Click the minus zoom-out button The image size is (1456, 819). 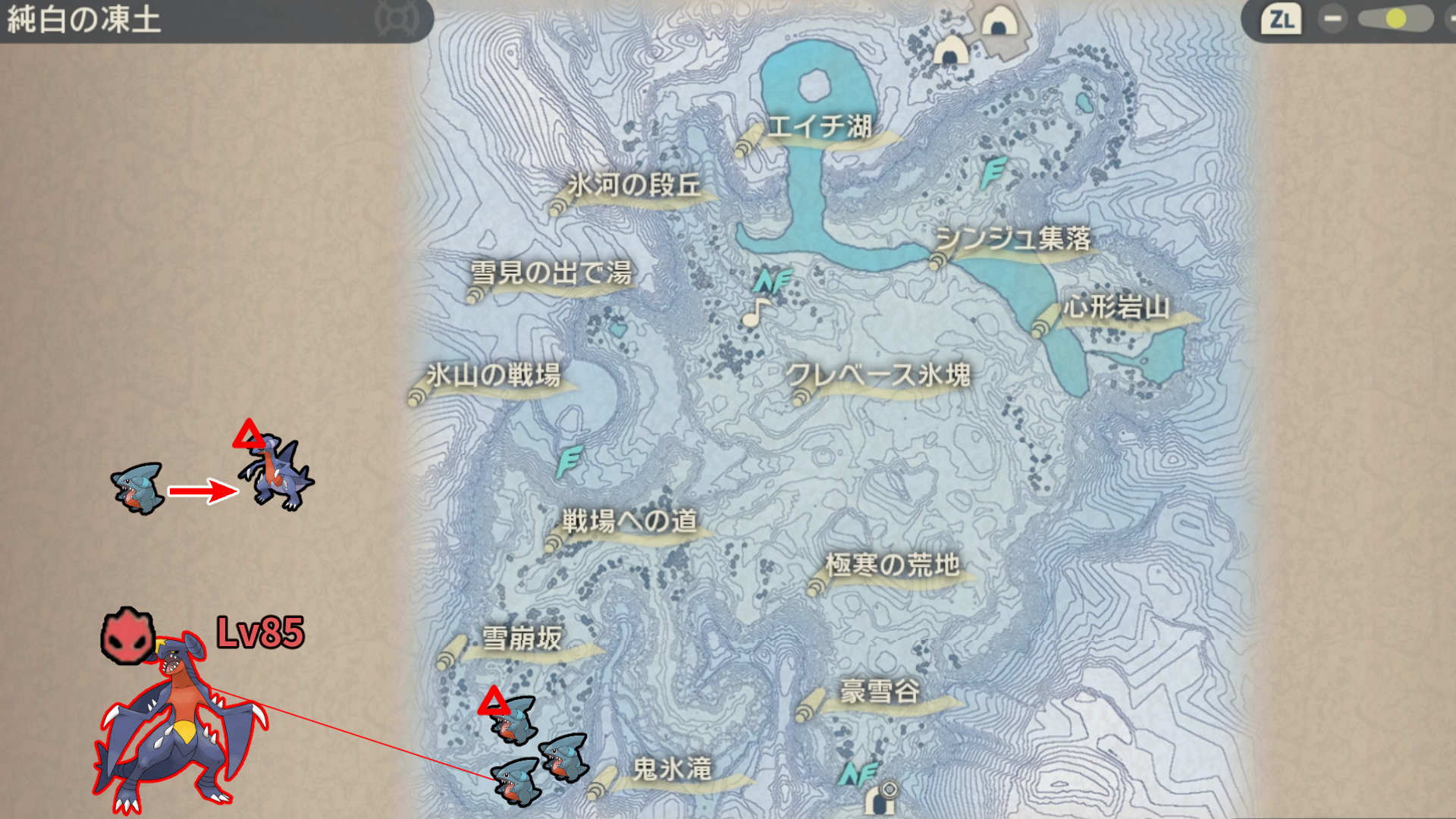[1332, 19]
